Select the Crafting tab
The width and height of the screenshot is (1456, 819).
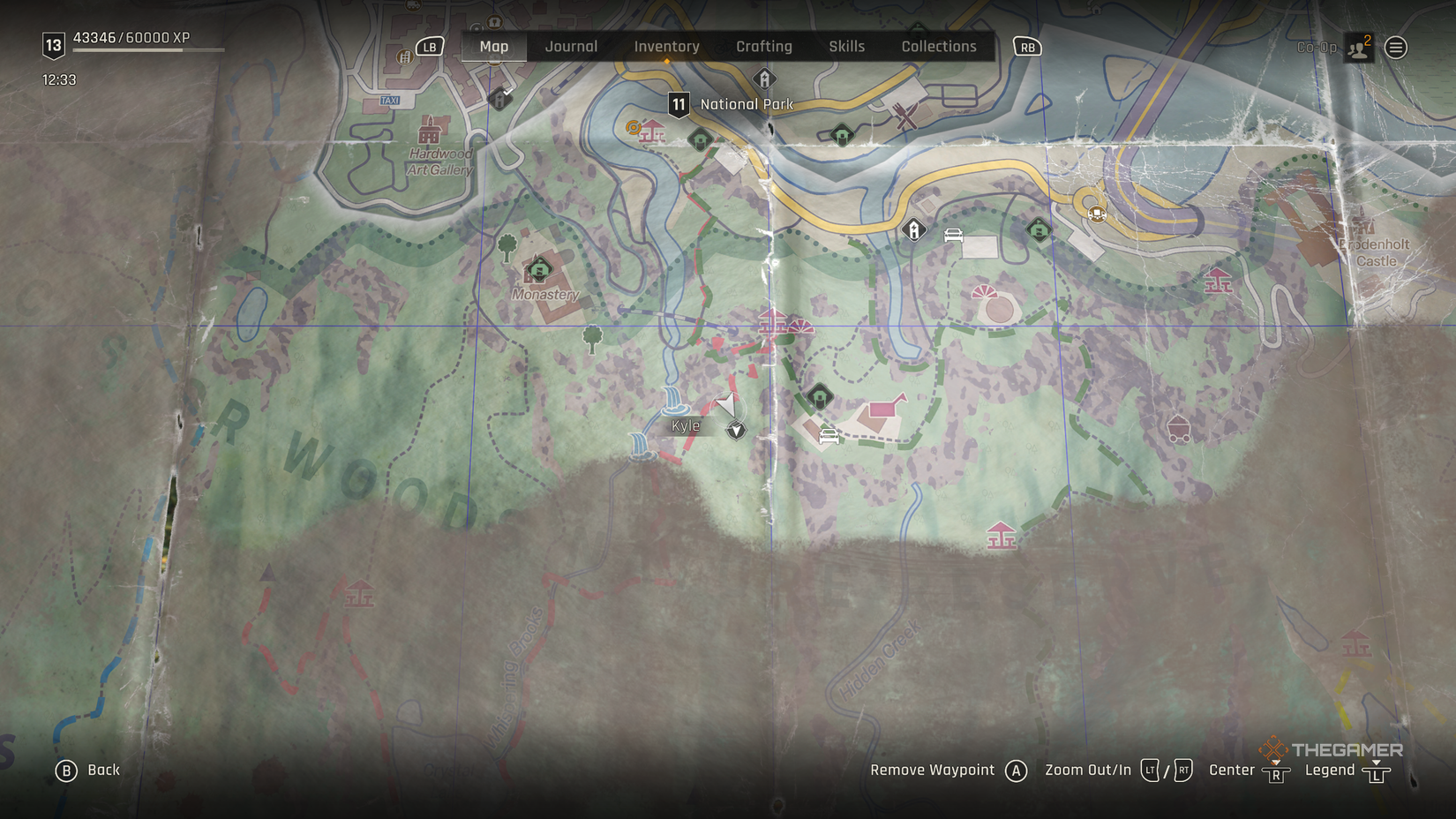pyautogui.click(x=764, y=47)
